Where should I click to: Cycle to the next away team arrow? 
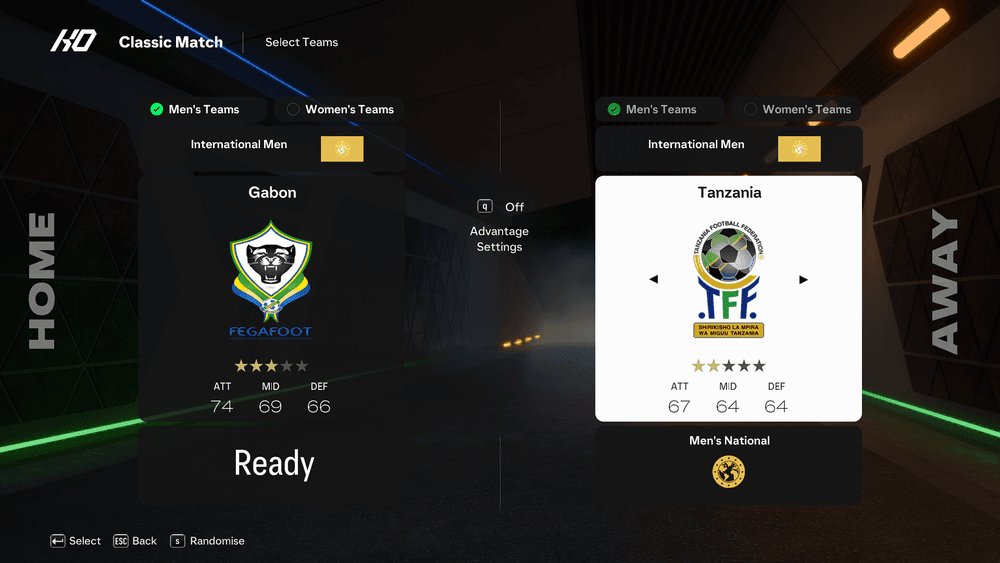tap(803, 280)
